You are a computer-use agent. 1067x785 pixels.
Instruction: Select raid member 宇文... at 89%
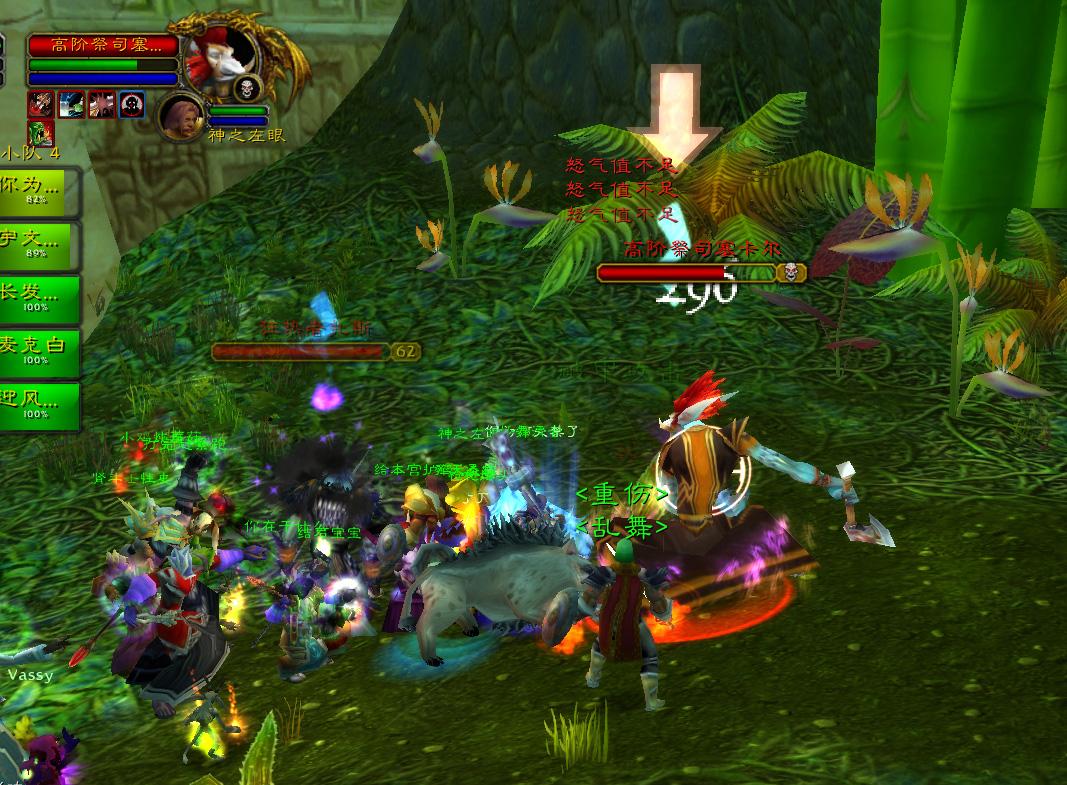(40, 245)
